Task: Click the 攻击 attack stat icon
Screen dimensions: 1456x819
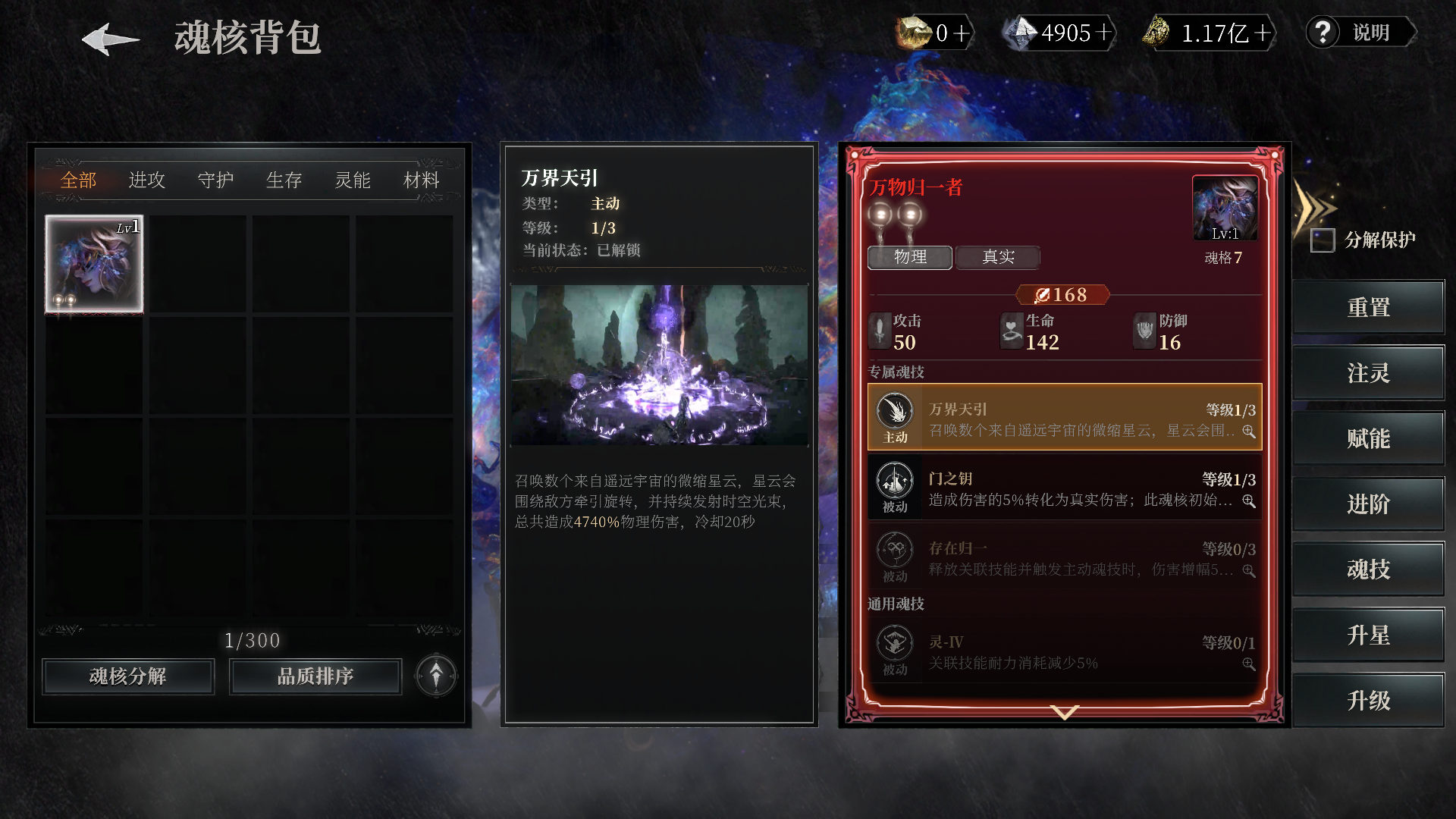Action: (880, 331)
